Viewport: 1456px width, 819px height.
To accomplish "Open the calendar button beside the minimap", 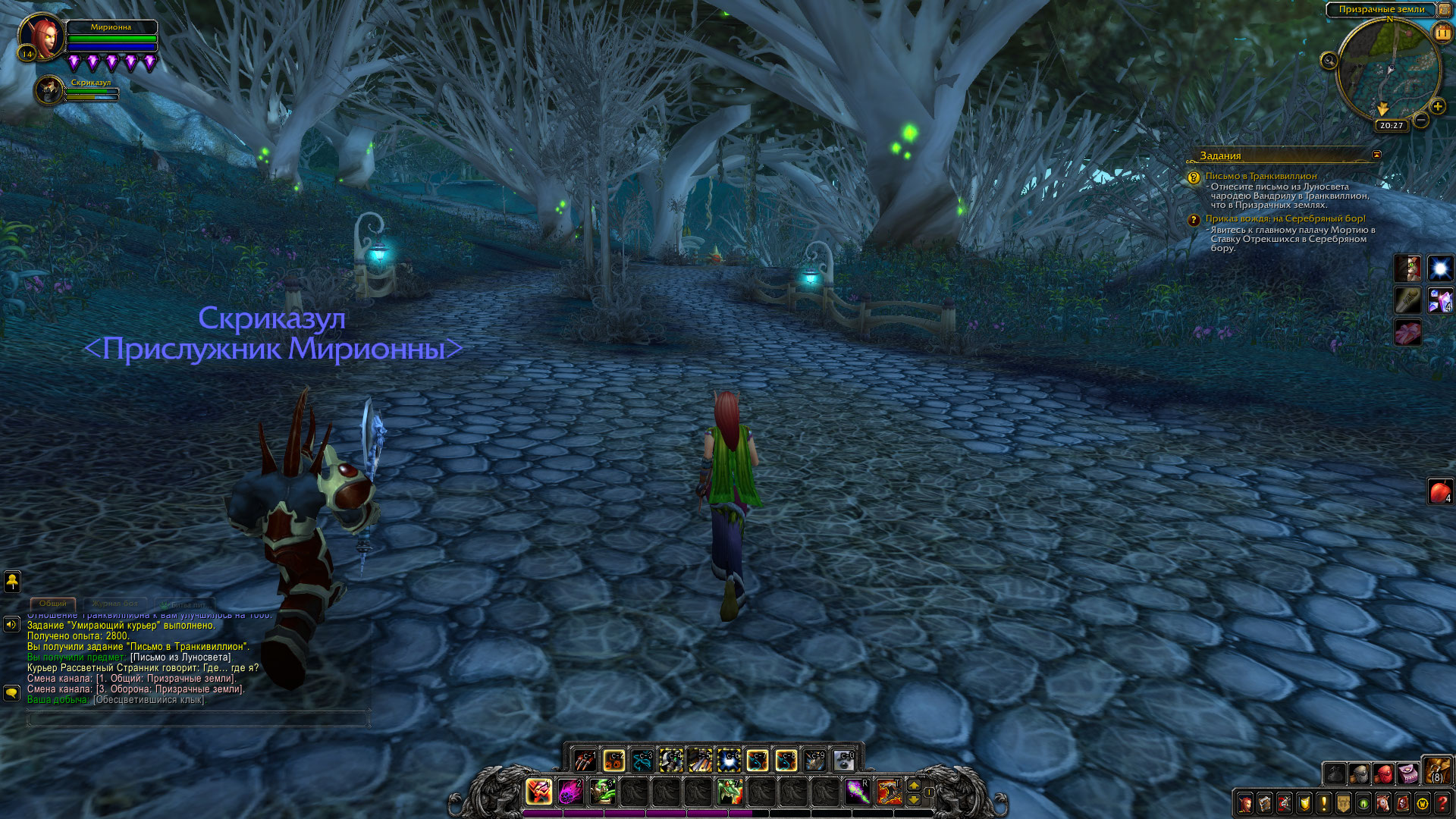I will [x=1442, y=33].
